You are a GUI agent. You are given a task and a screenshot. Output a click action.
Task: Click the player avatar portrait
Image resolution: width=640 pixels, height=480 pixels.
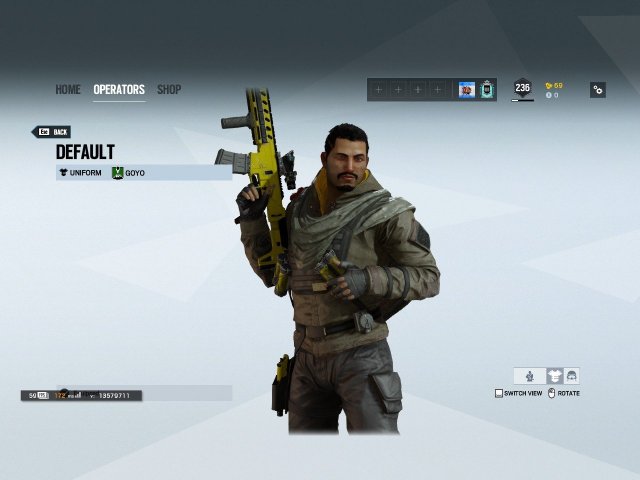pyautogui.click(x=467, y=90)
